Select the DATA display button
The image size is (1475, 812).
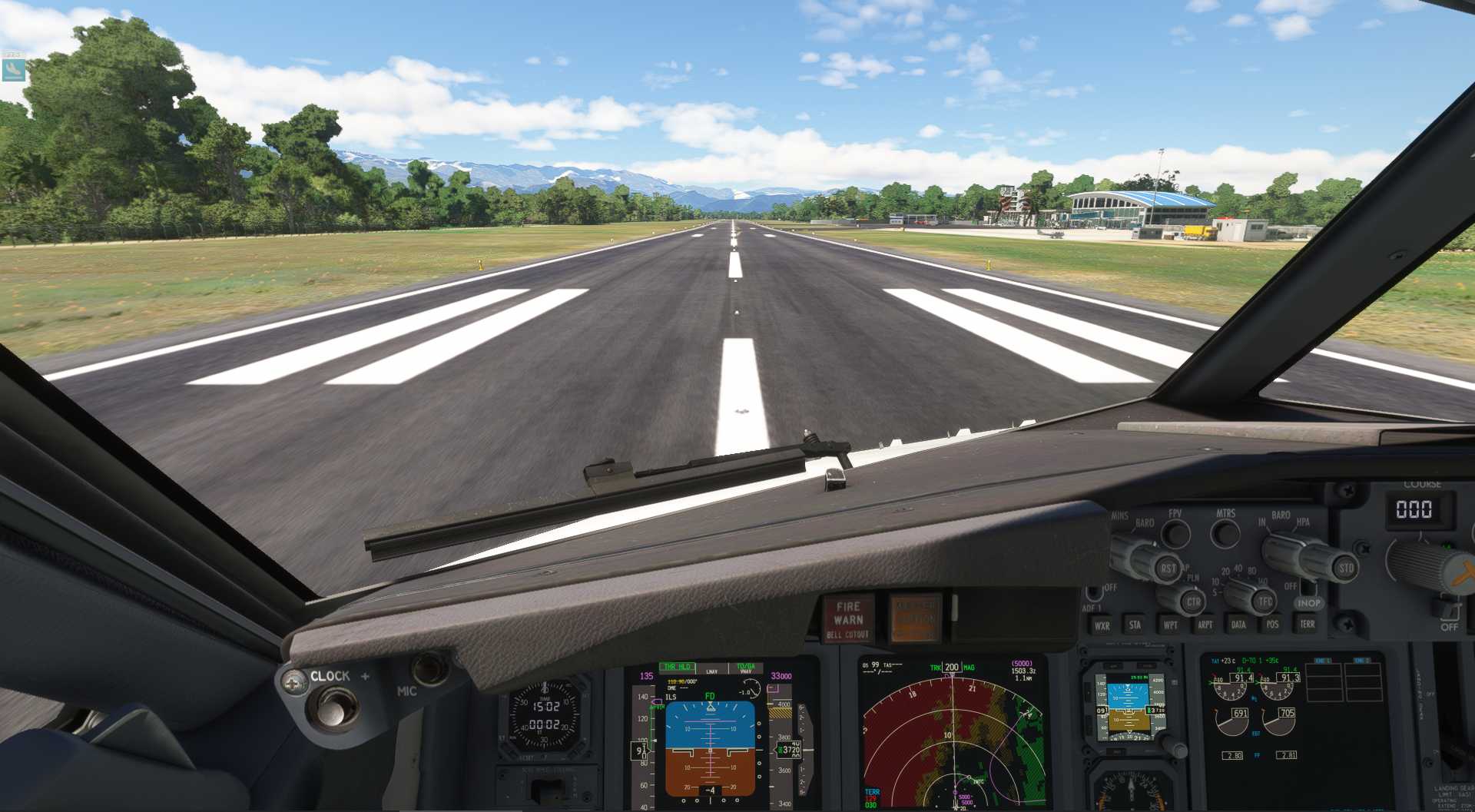(x=1237, y=625)
